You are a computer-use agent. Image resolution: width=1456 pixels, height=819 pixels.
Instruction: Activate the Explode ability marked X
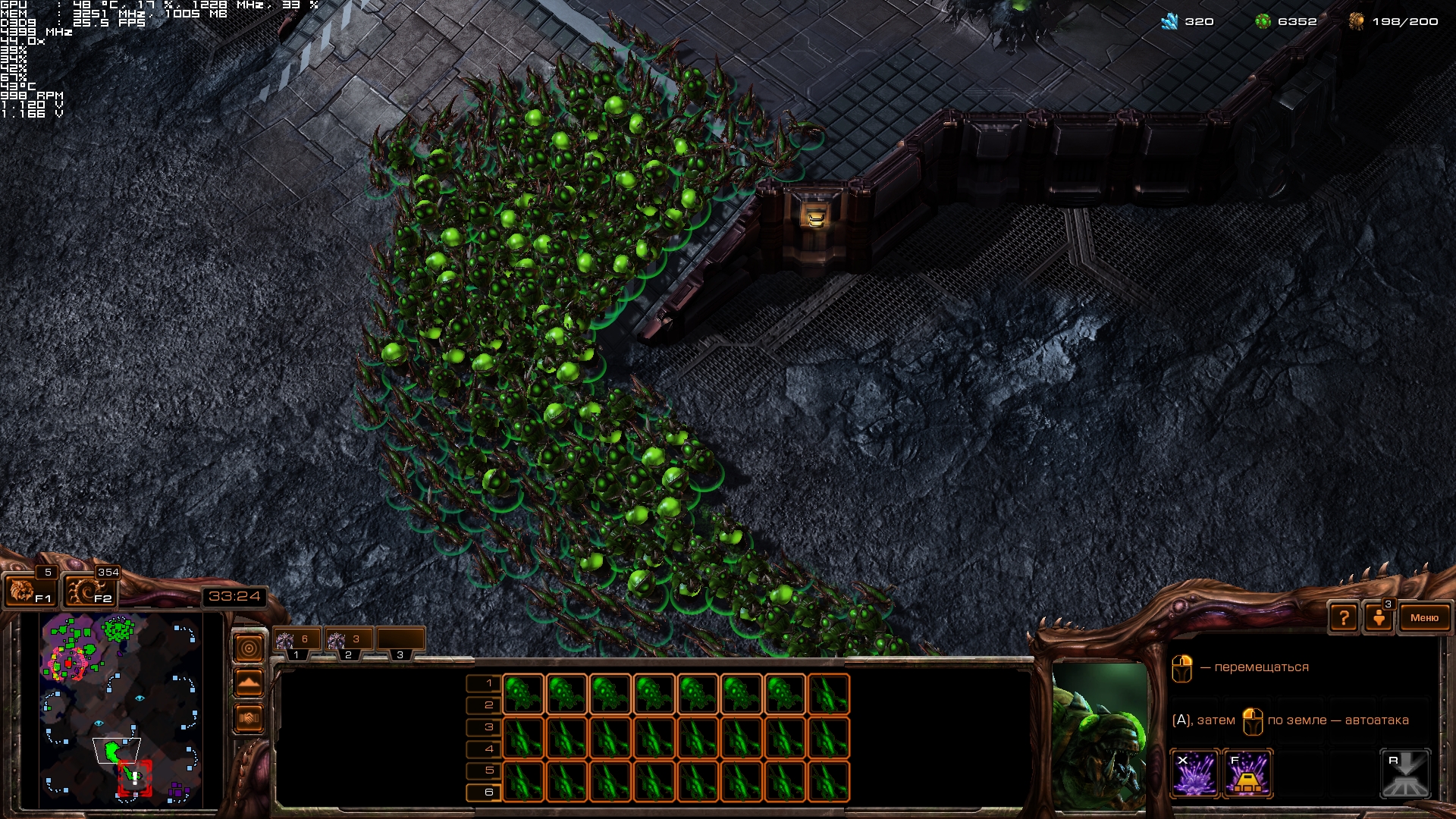click(x=1195, y=774)
